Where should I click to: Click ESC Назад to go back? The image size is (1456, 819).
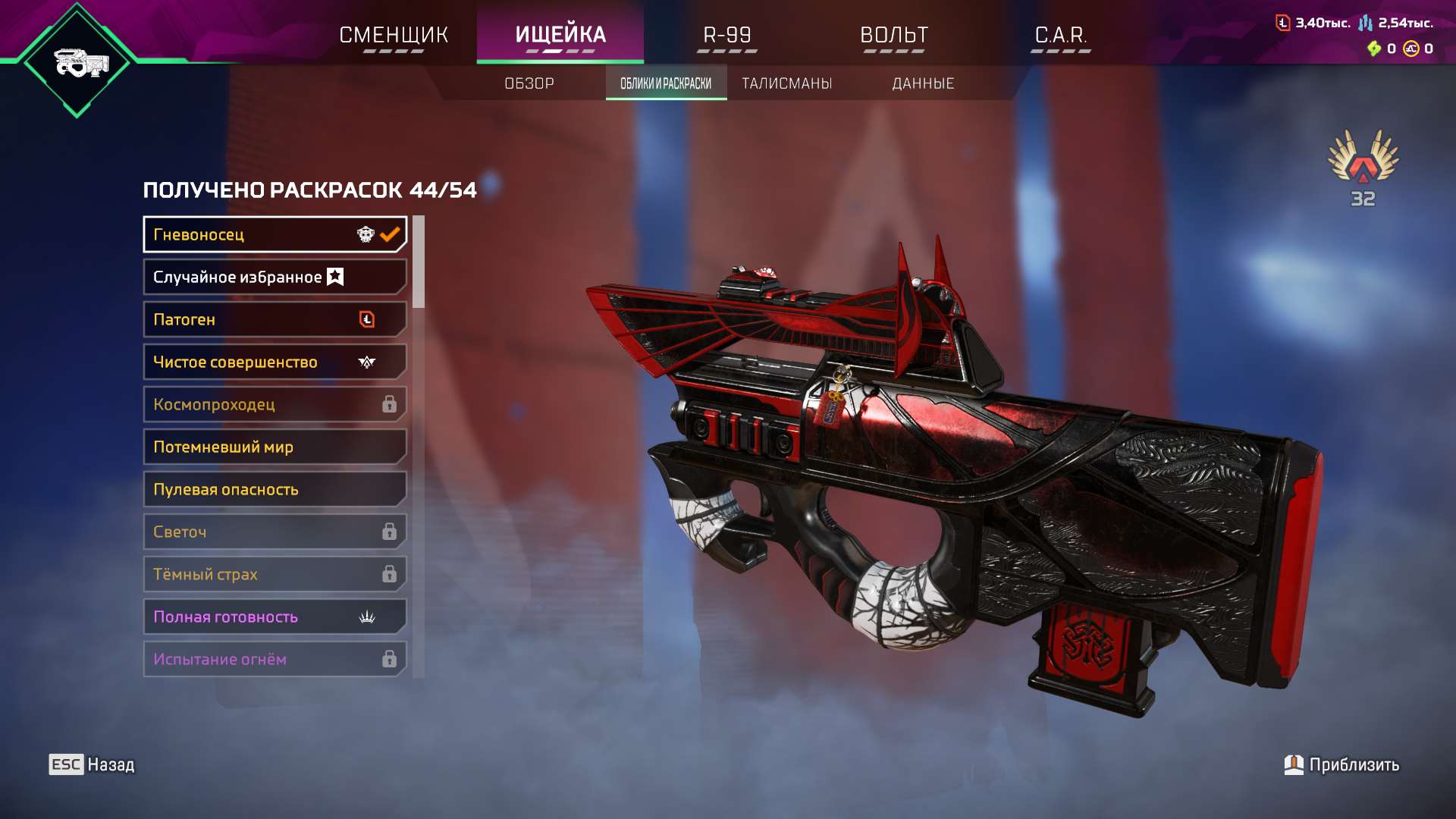91,764
